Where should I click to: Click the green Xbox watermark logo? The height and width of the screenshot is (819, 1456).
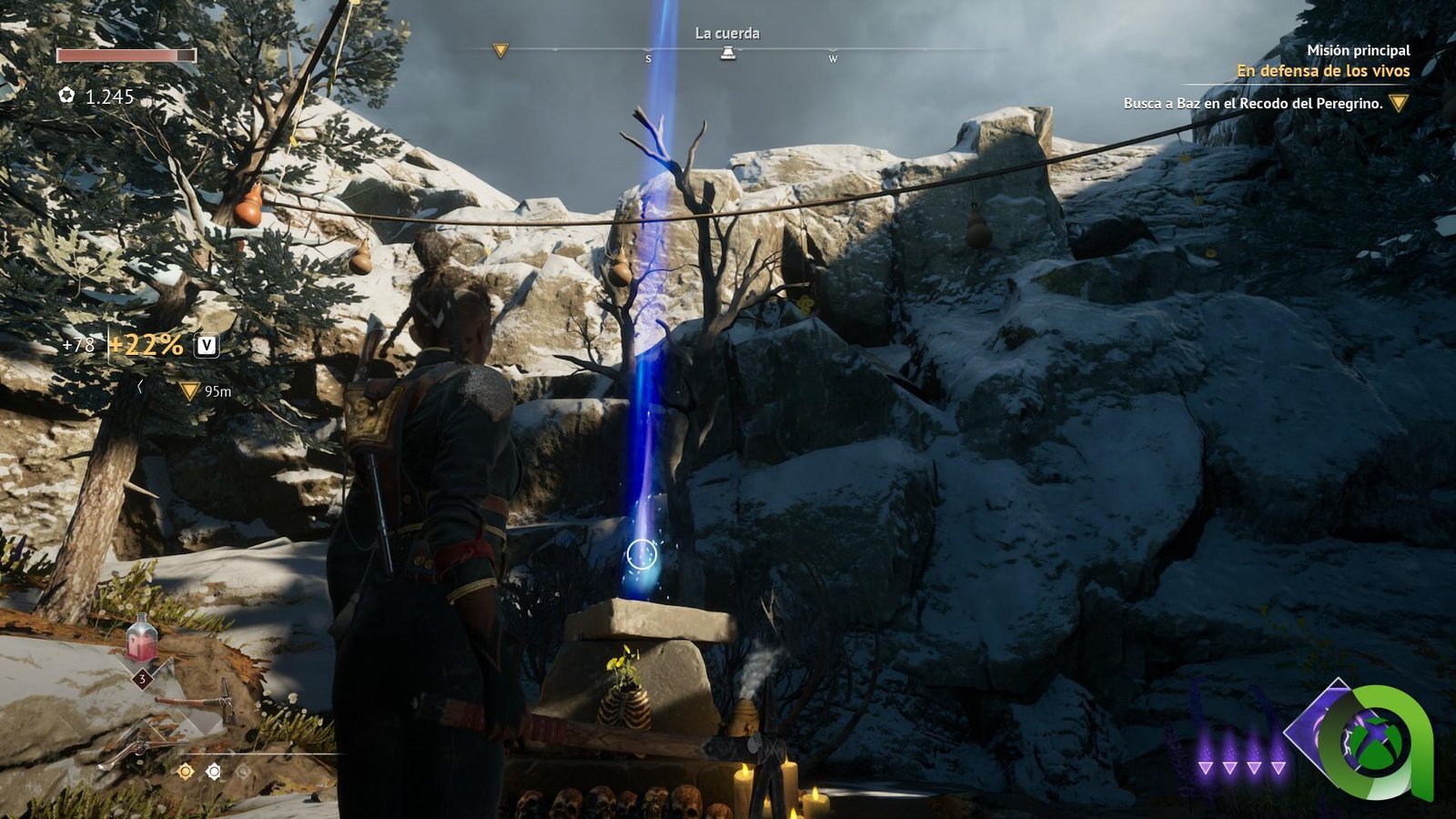(x=1378, y=743)
